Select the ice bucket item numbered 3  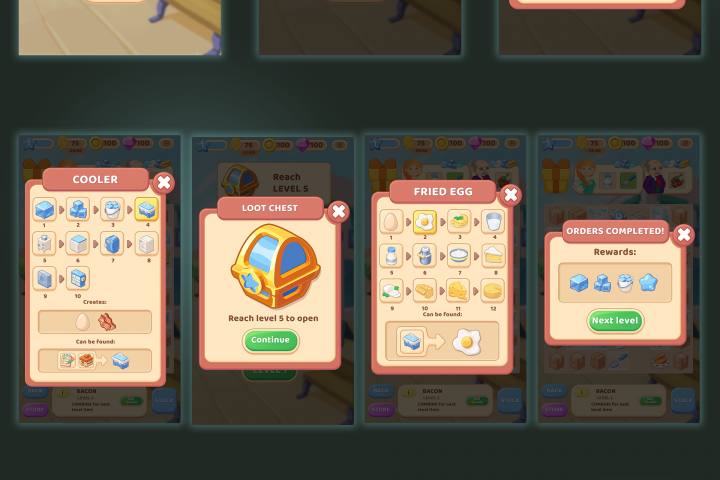click(112, 210)
